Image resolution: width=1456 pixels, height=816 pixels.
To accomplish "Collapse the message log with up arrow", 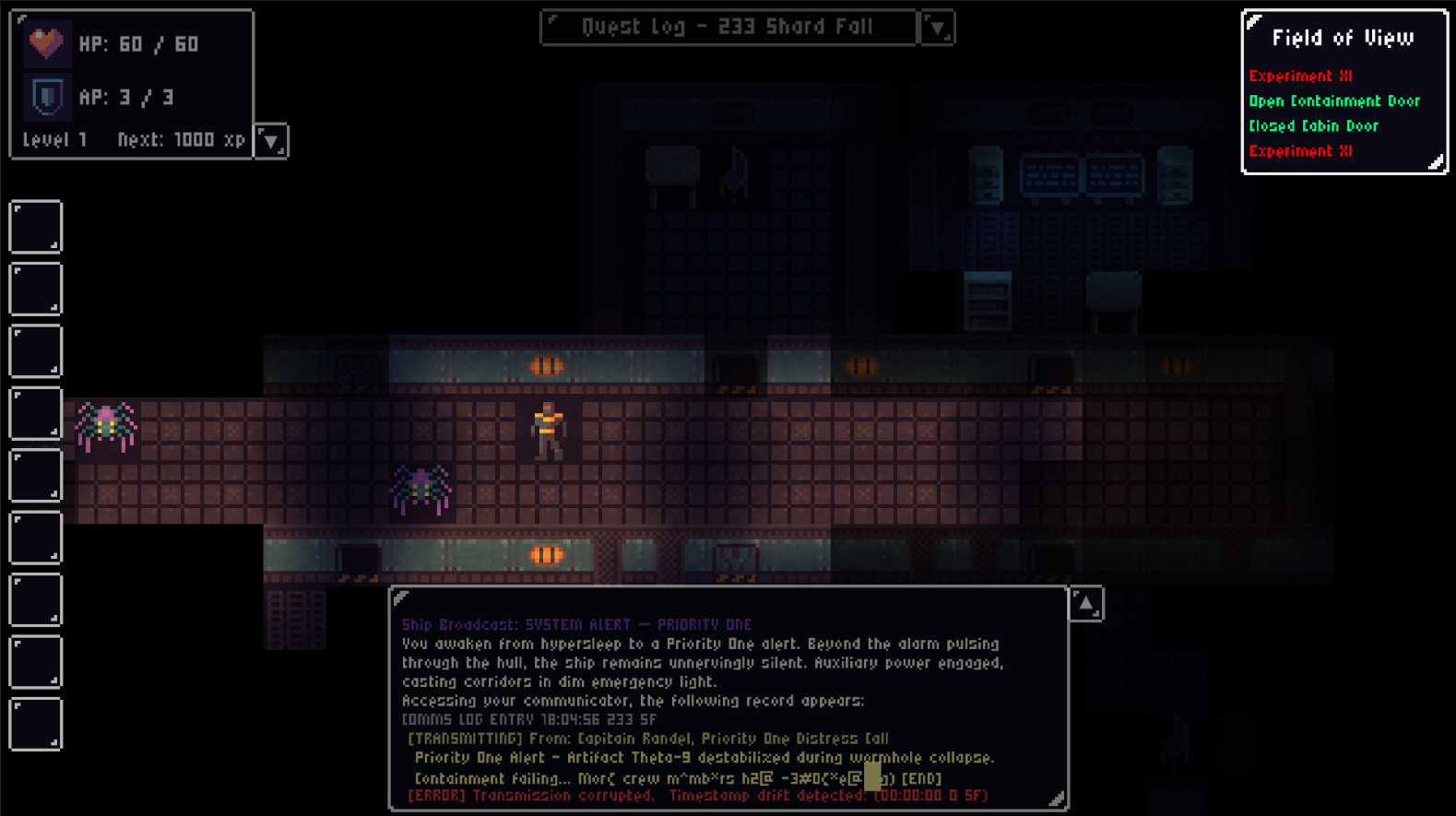I will pos(1086,605).
